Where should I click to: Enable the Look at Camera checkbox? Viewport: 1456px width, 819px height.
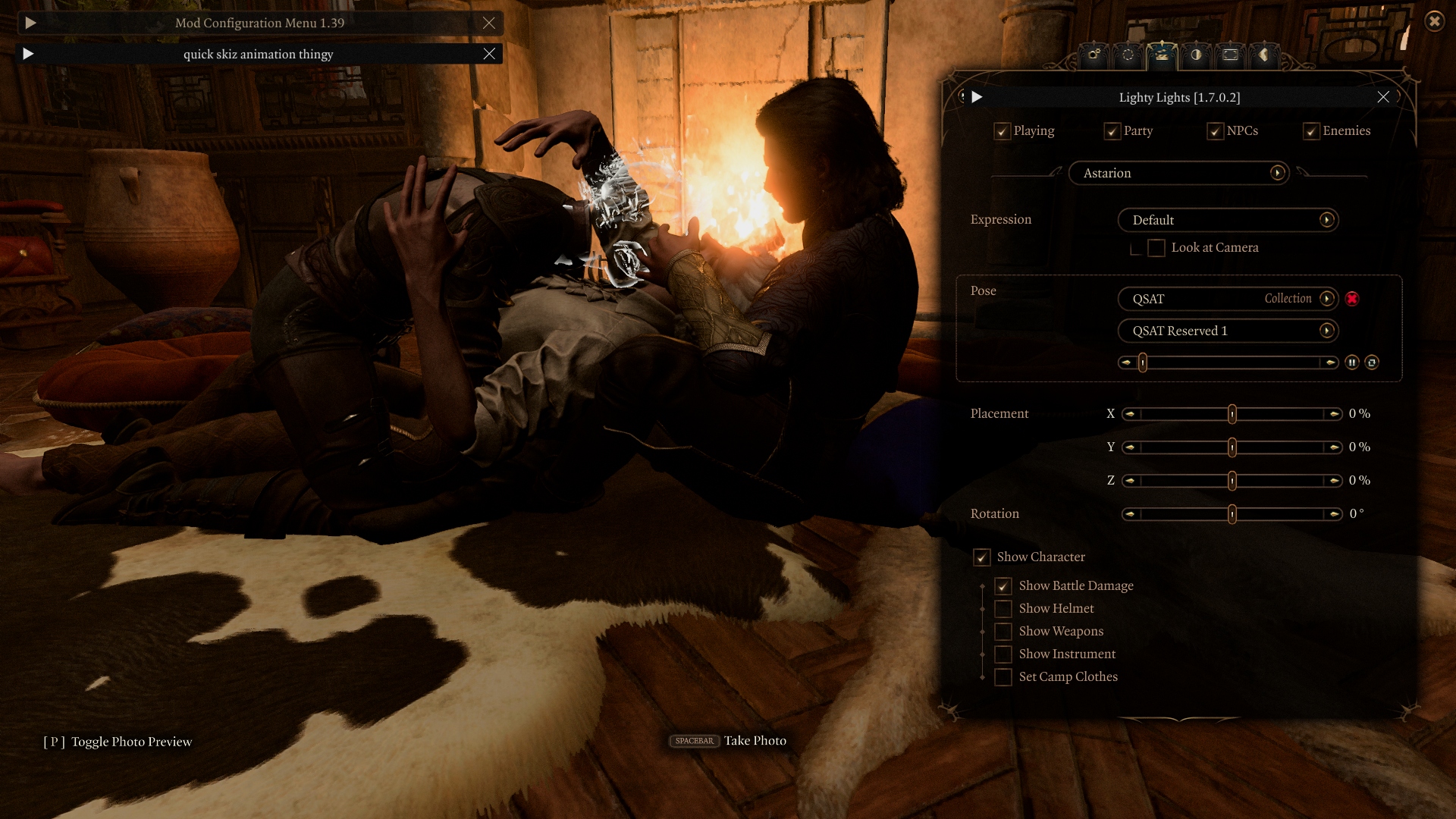(1156, 248)
